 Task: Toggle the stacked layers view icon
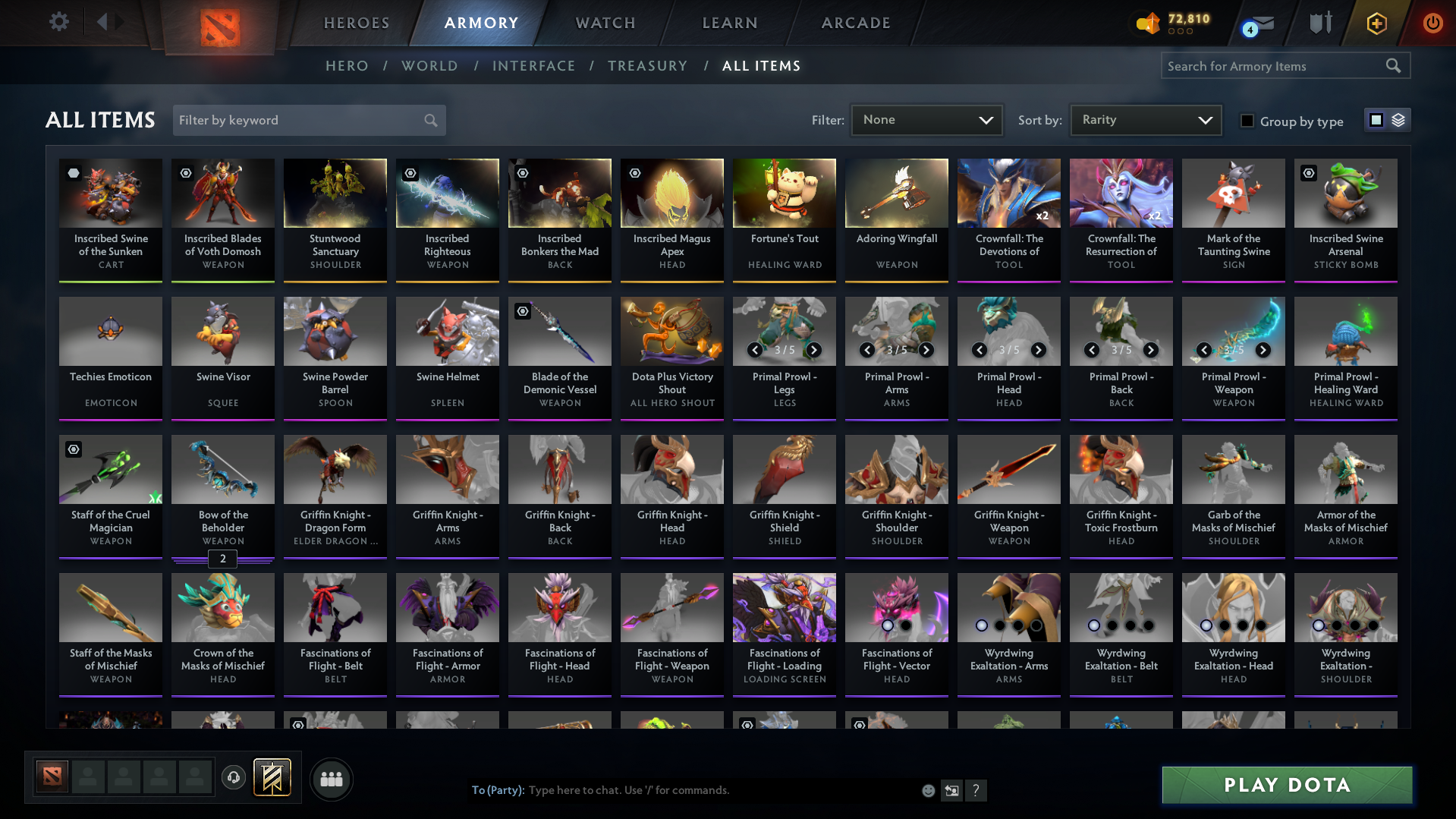(1398, 119)
